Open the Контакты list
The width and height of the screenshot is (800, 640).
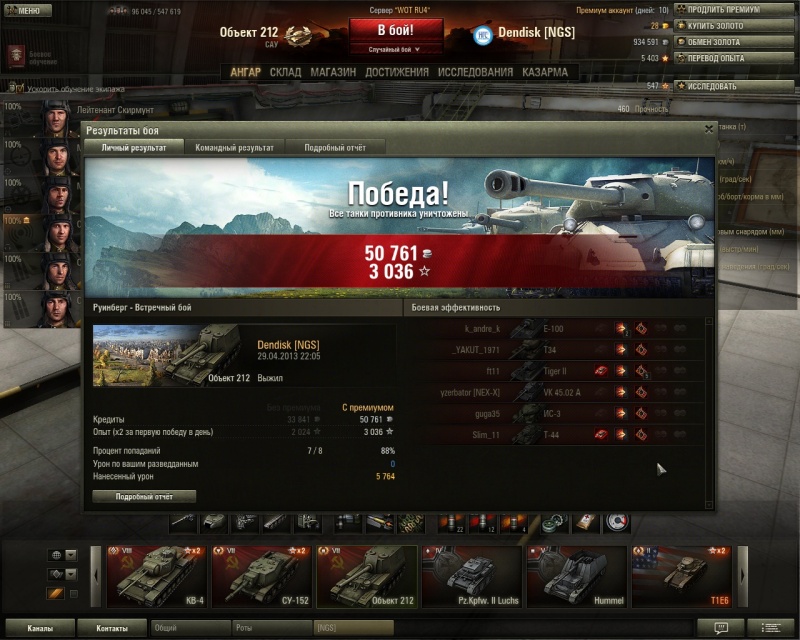pos(112,628)
